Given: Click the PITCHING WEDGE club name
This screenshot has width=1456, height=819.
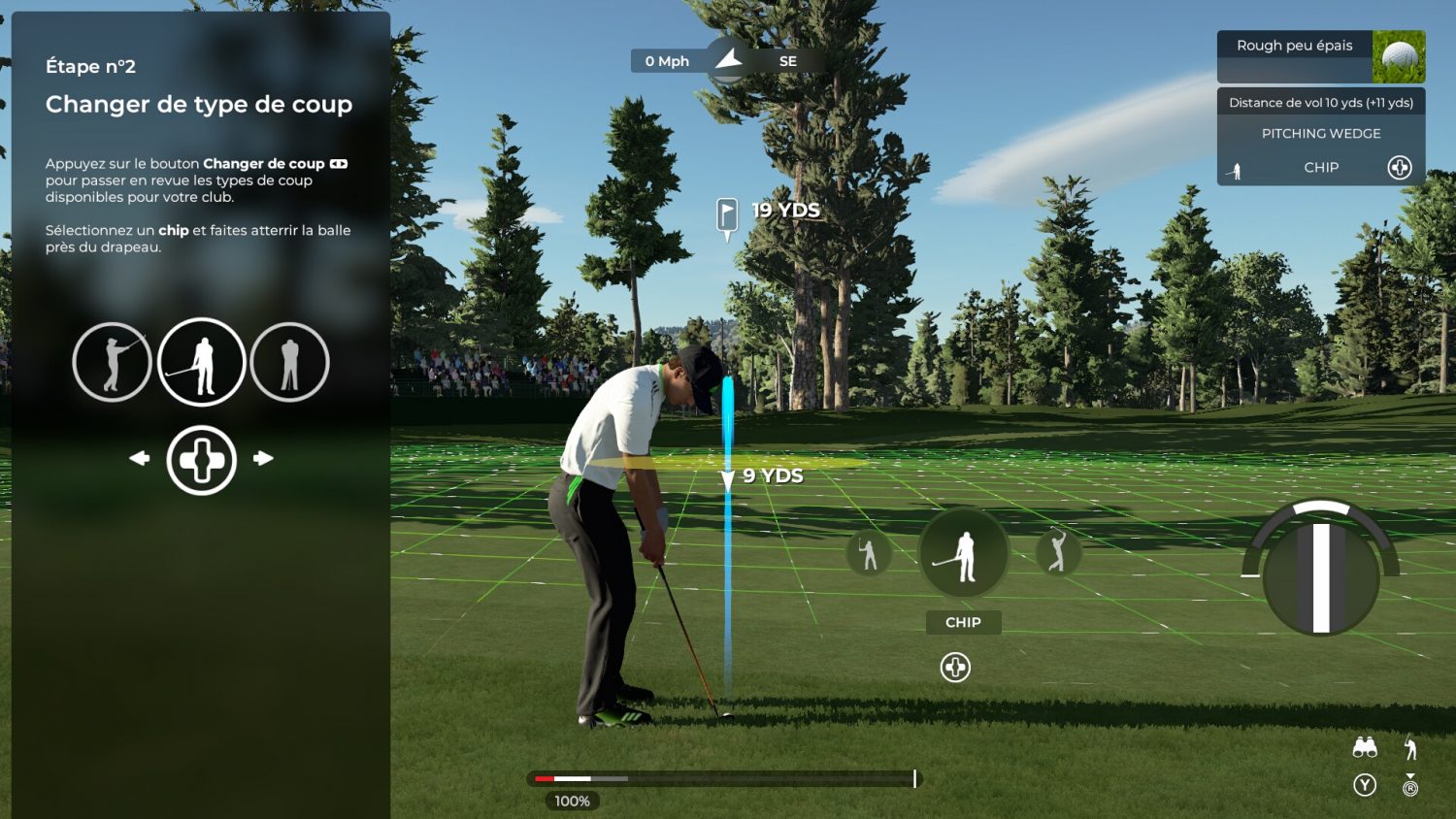Looking at the screenshot, I should [1320, 134].
